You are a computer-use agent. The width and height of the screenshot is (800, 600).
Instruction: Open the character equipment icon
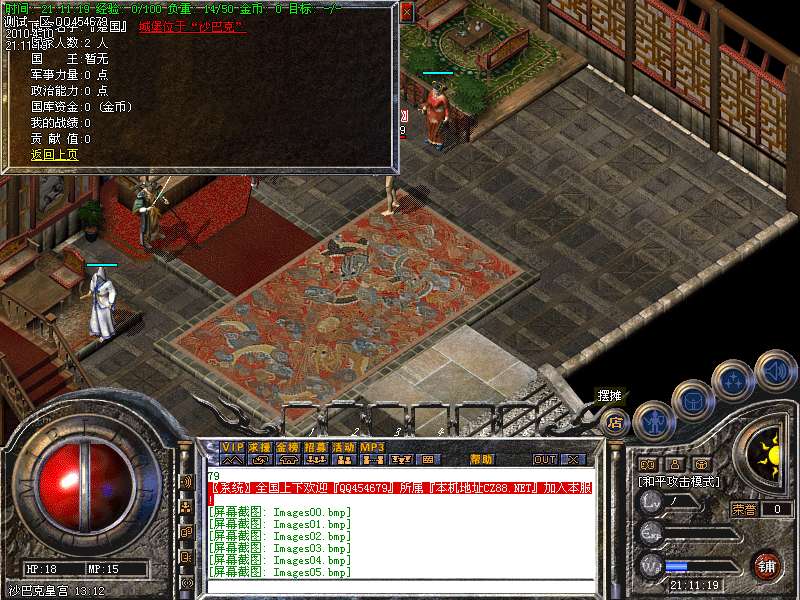(x=652, y=419)
